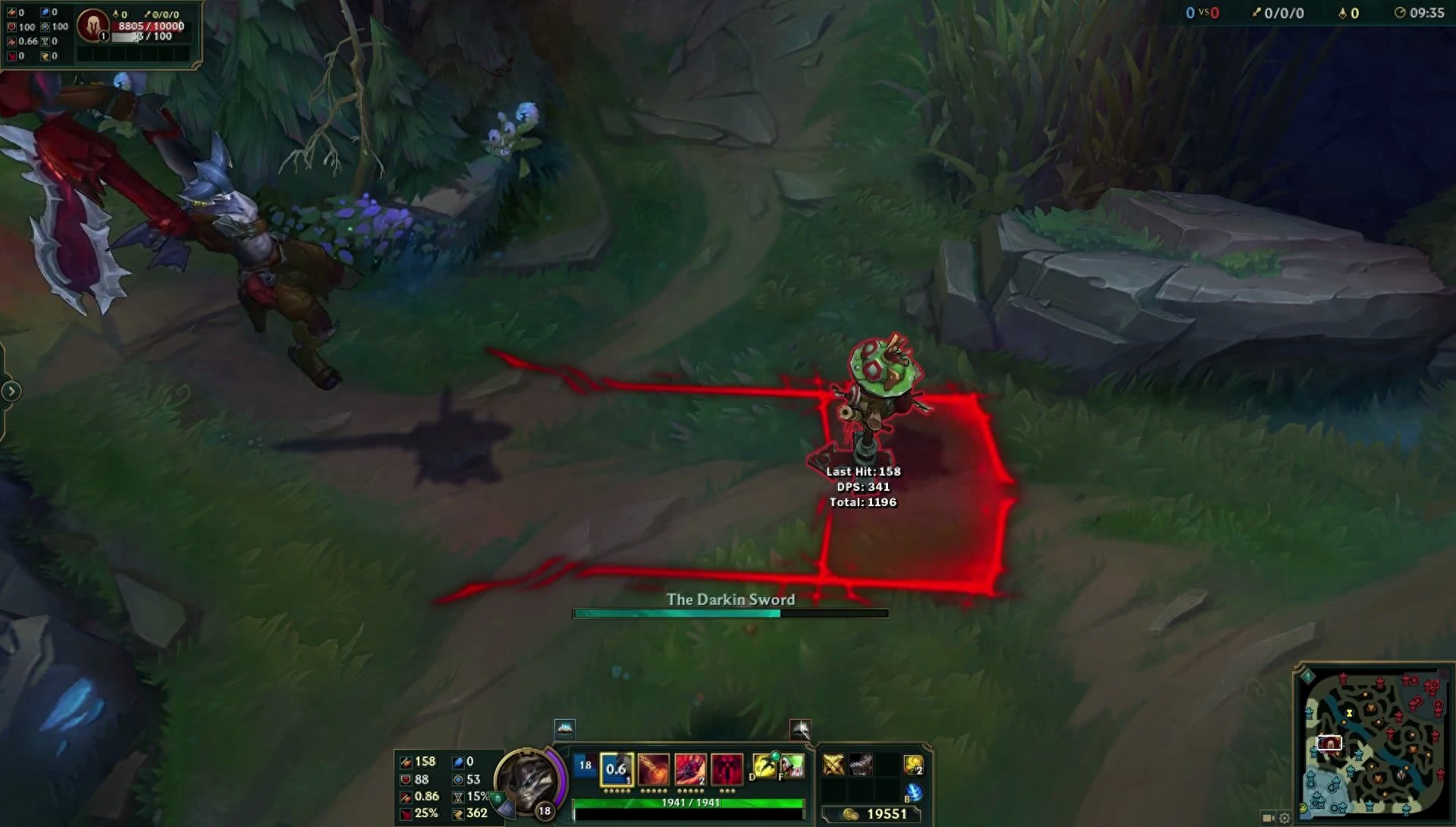Click the blue-bordered buff icon above the HUD
The width and height of the screenshot is (1456, 827).
coord(565,729)
